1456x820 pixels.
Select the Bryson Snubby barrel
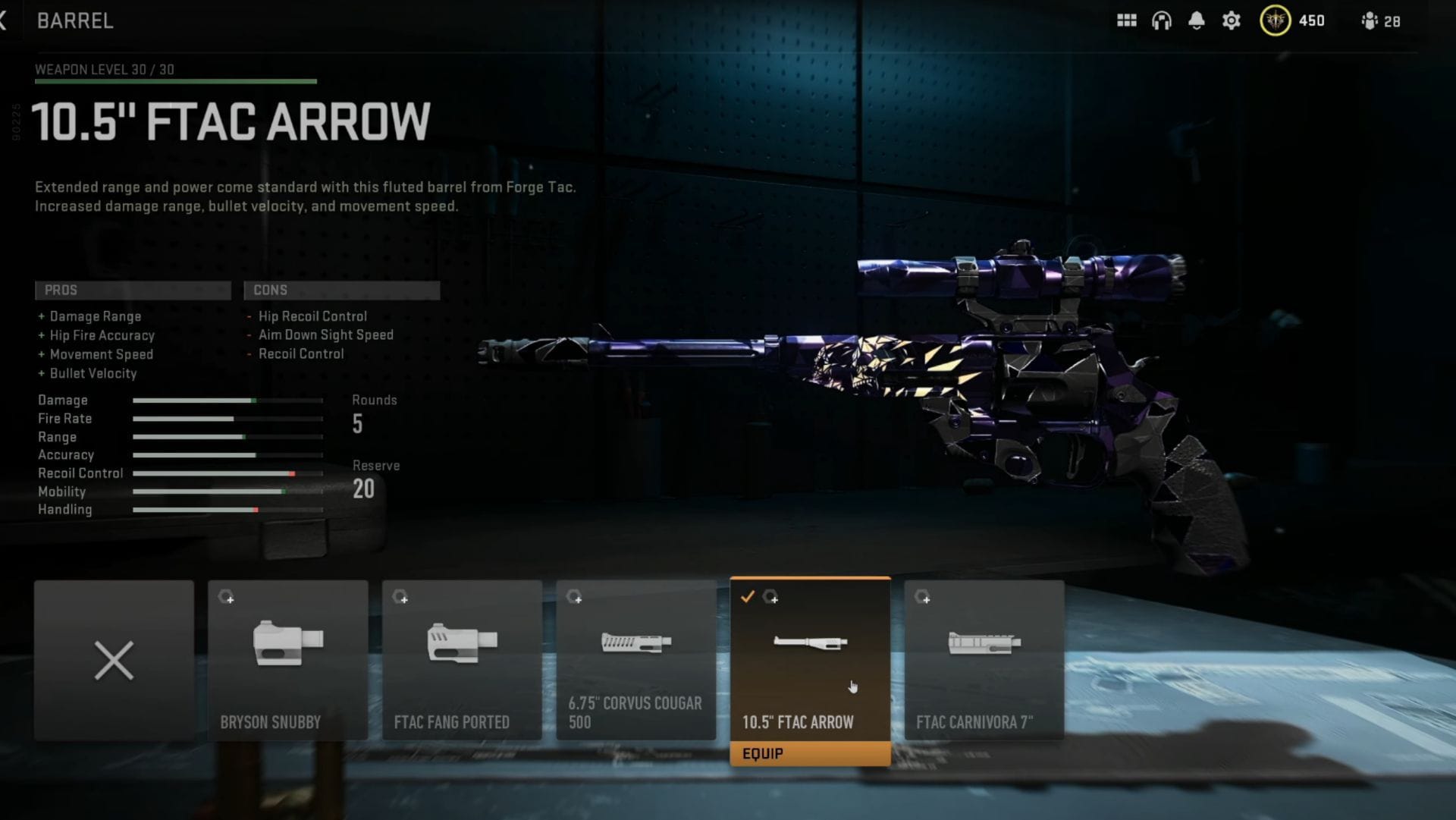click(x=287, y=660)
